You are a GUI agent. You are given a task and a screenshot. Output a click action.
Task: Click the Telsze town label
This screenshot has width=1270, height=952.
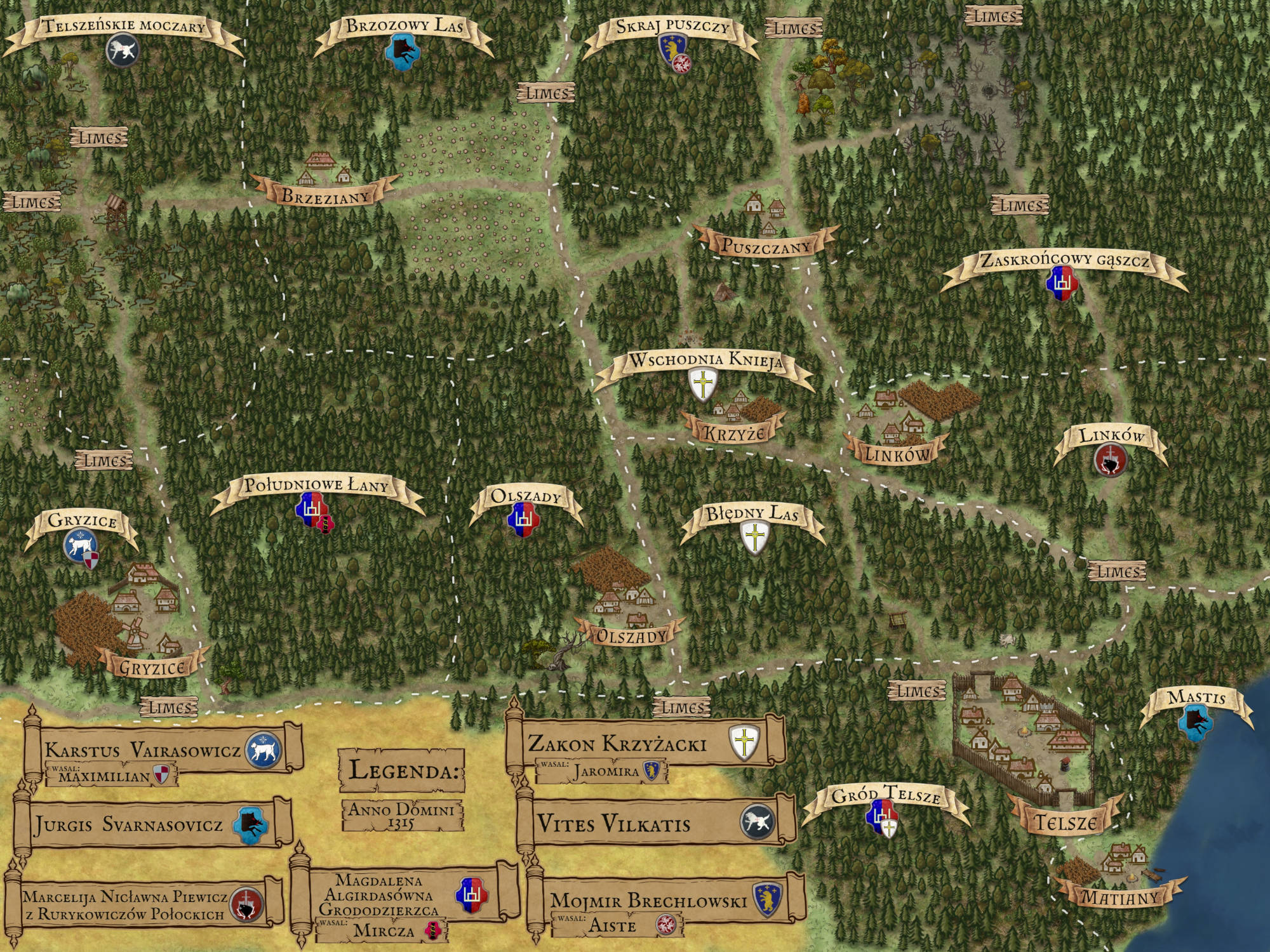pos(1065,823)
